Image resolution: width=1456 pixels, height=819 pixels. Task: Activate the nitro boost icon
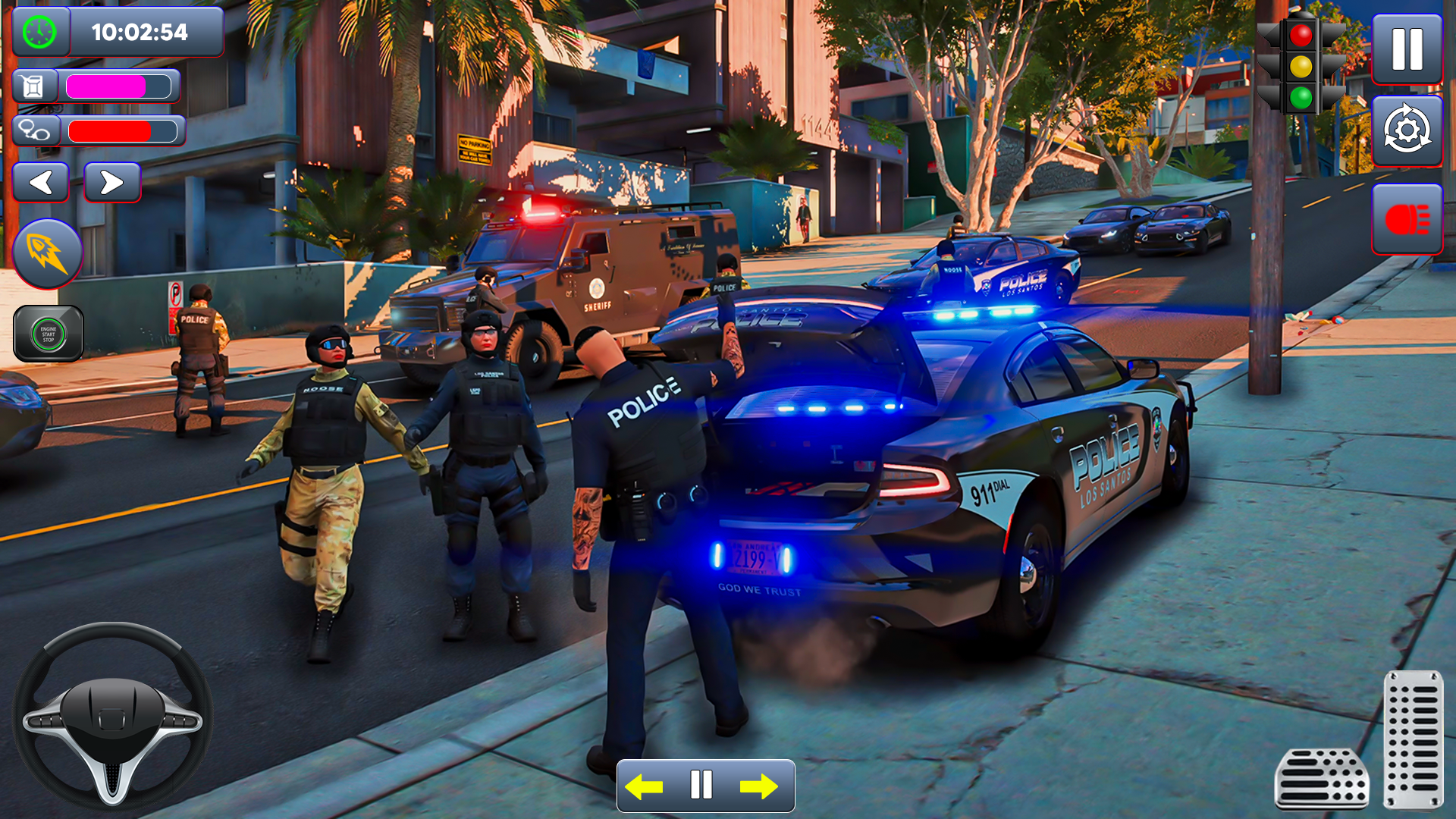pos(47,253)
